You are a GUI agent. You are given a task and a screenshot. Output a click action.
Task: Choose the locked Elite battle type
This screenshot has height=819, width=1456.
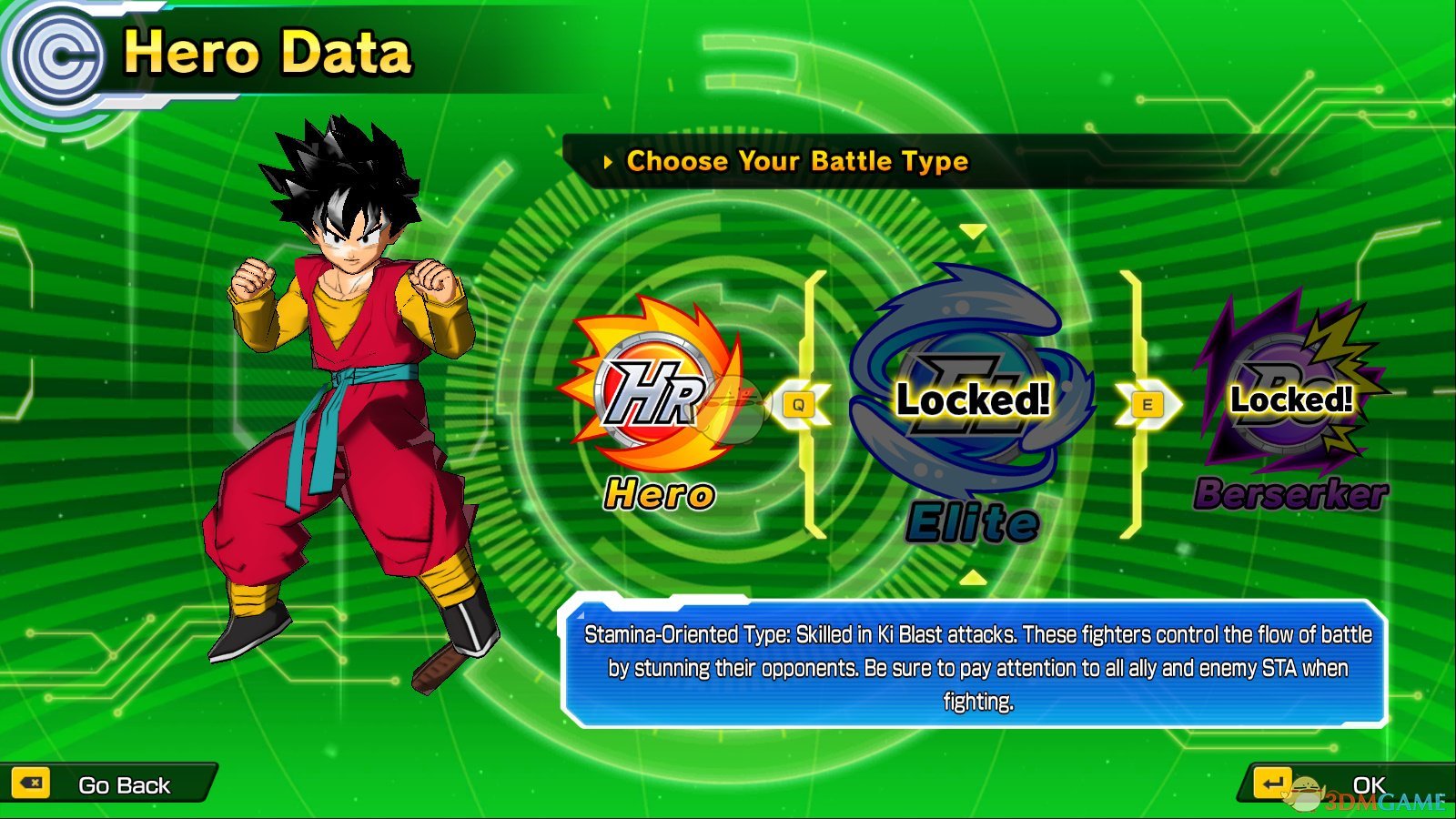click(972, 400)
